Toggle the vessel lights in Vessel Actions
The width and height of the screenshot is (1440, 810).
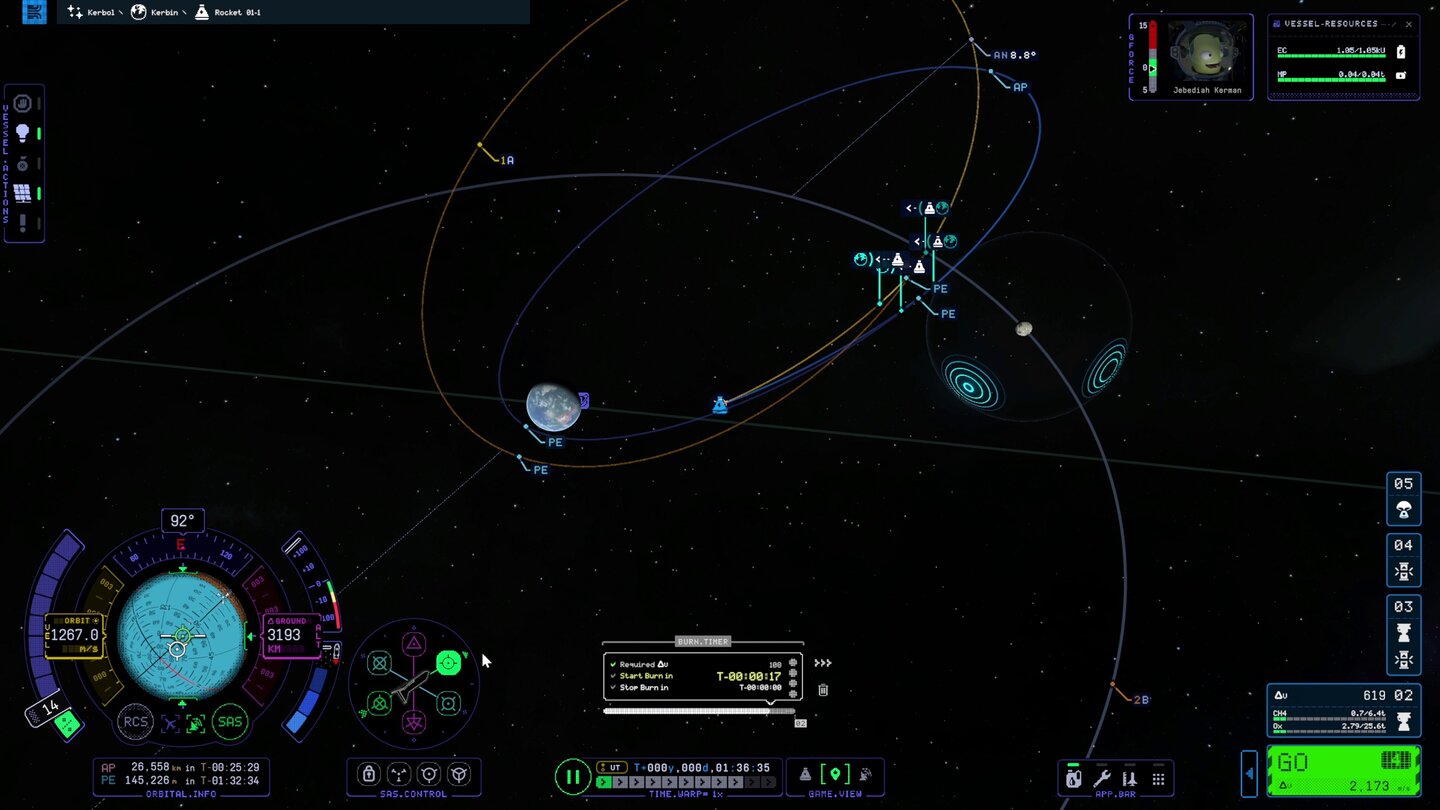tap(22, 133)
